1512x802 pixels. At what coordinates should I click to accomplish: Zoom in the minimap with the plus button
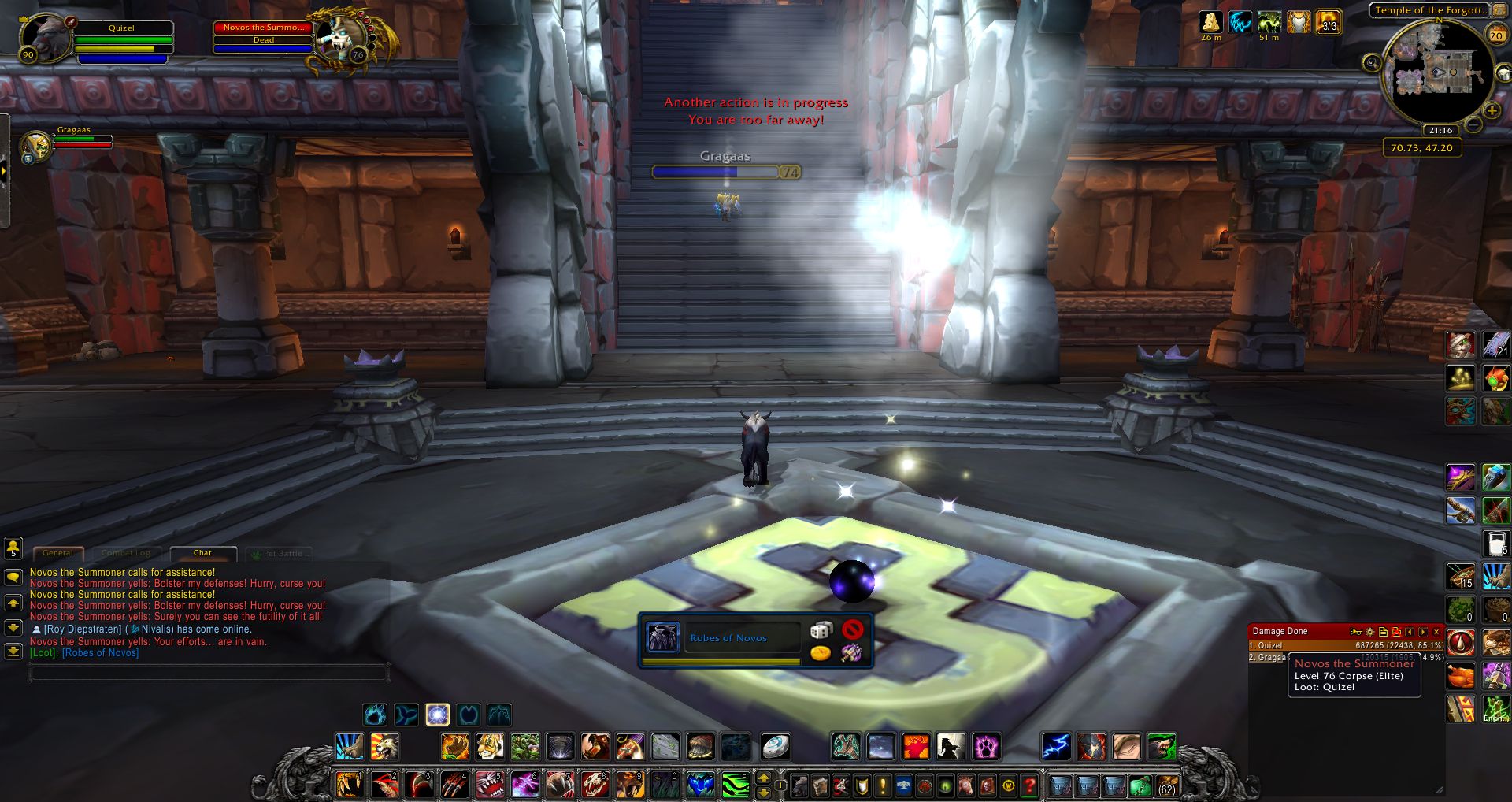1491,111
